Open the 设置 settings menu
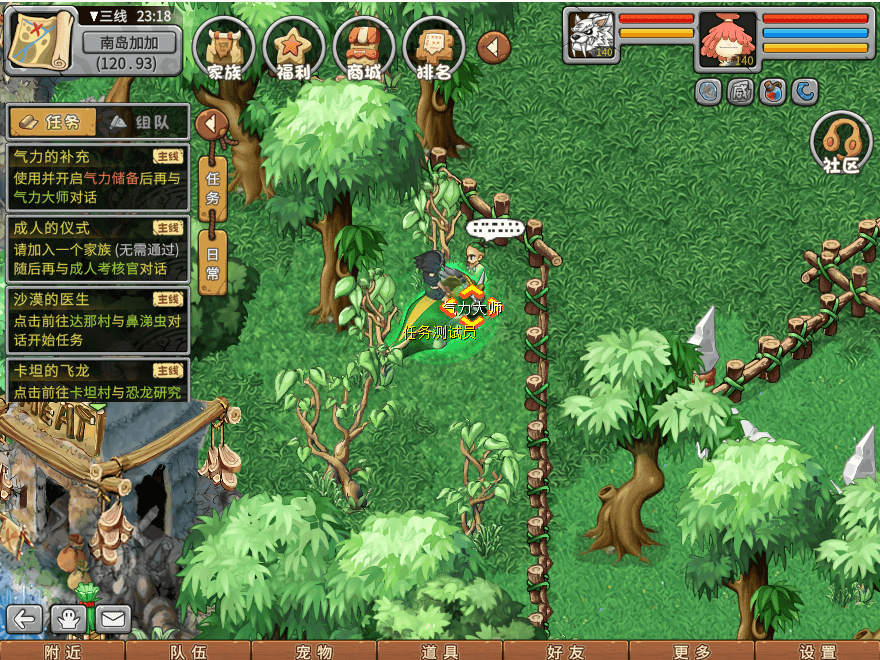The width and height of the screenshot is (880, 660). click(818, 651)
